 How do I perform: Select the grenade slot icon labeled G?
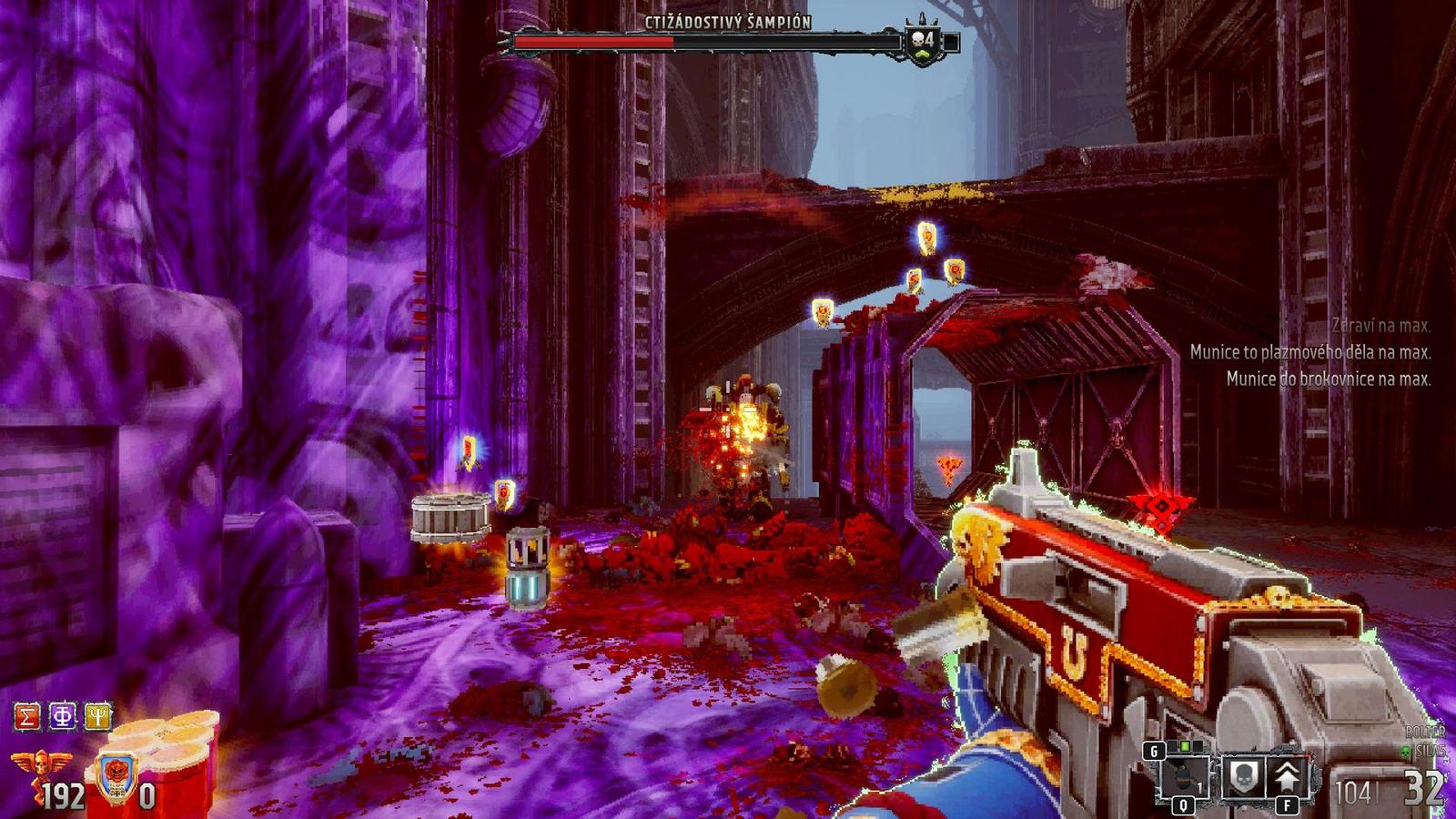click(1183, 775)
